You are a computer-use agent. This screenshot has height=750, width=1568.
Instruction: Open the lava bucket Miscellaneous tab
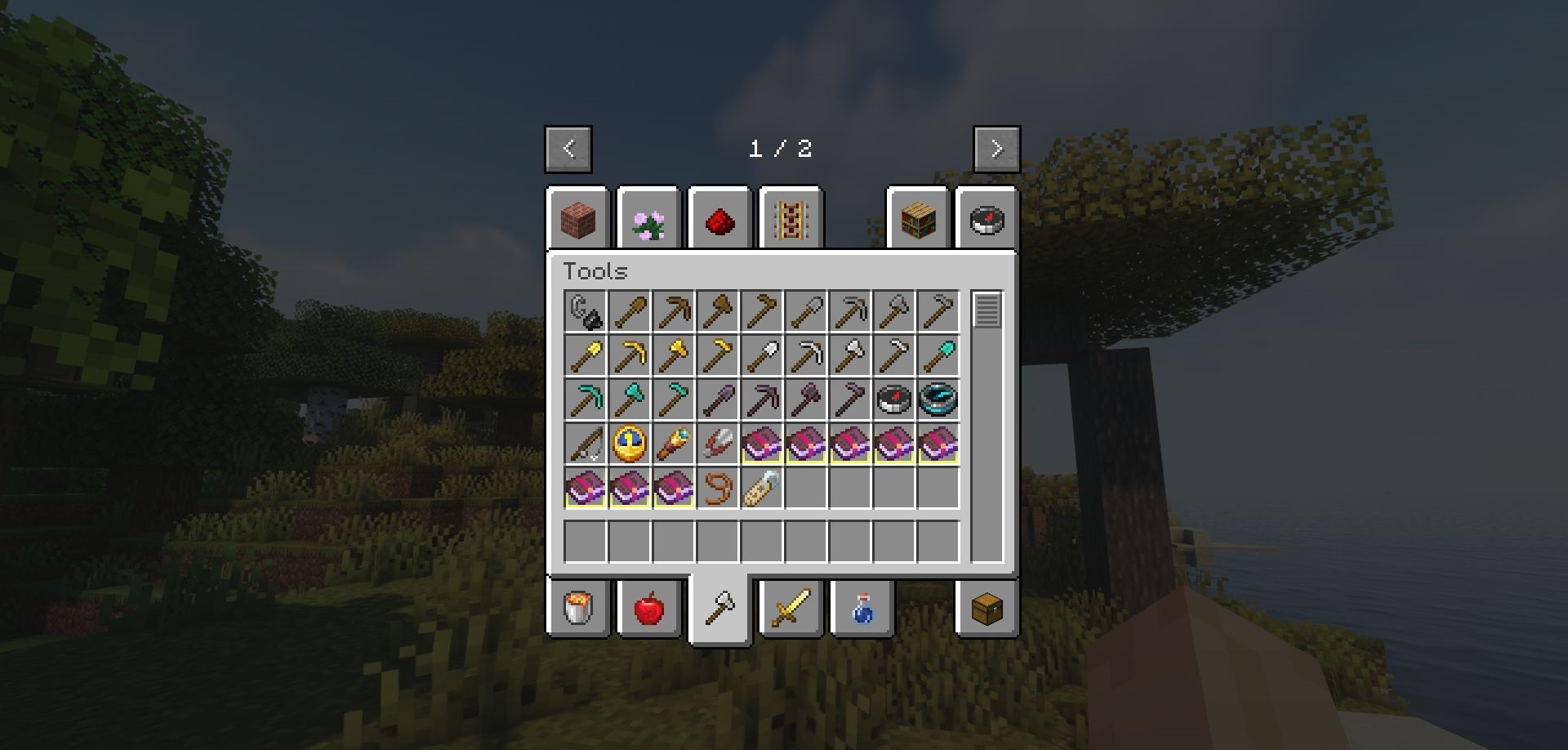coord(578,609)
